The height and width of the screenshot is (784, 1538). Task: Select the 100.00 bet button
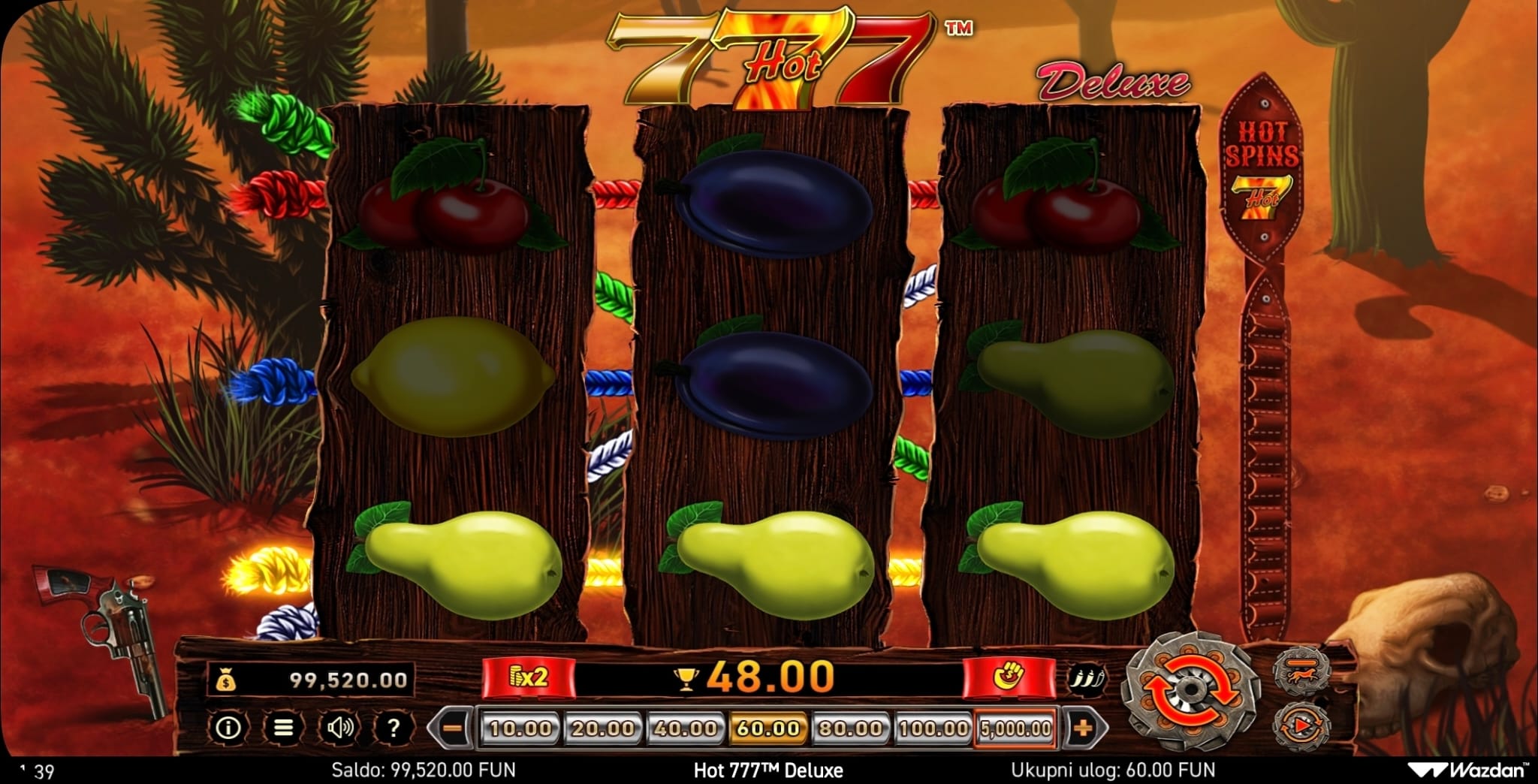point(933,728)
